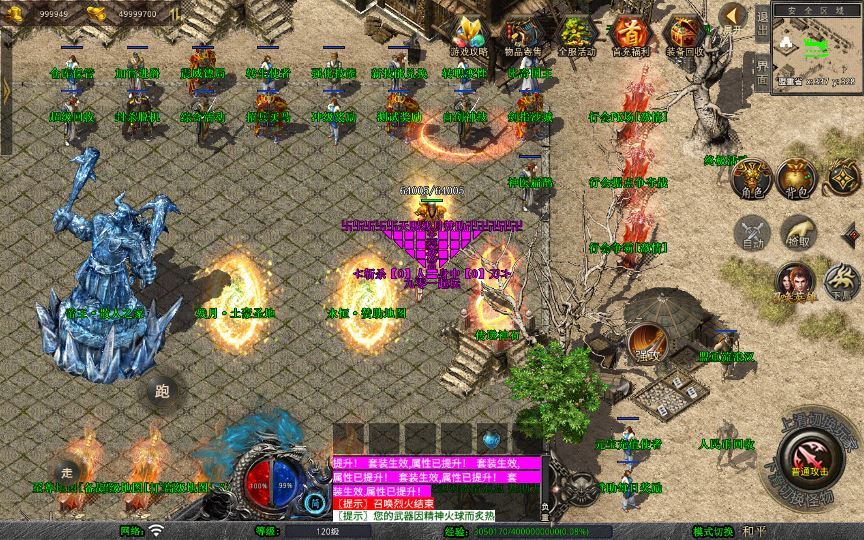Open the 角色 character panel
Screen dimensions: 864x540
coord(752,177)
